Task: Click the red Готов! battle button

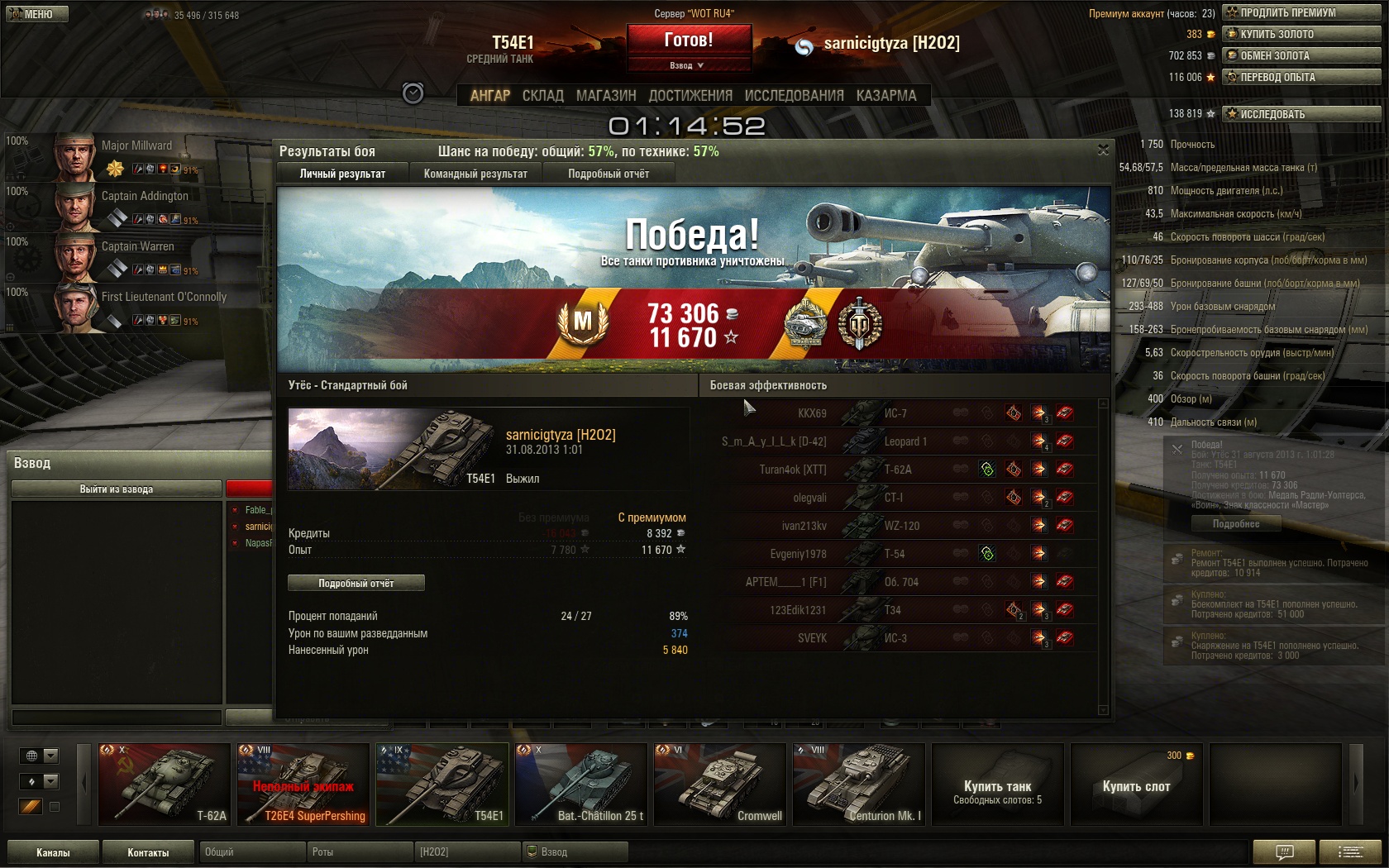Action: 689,40
